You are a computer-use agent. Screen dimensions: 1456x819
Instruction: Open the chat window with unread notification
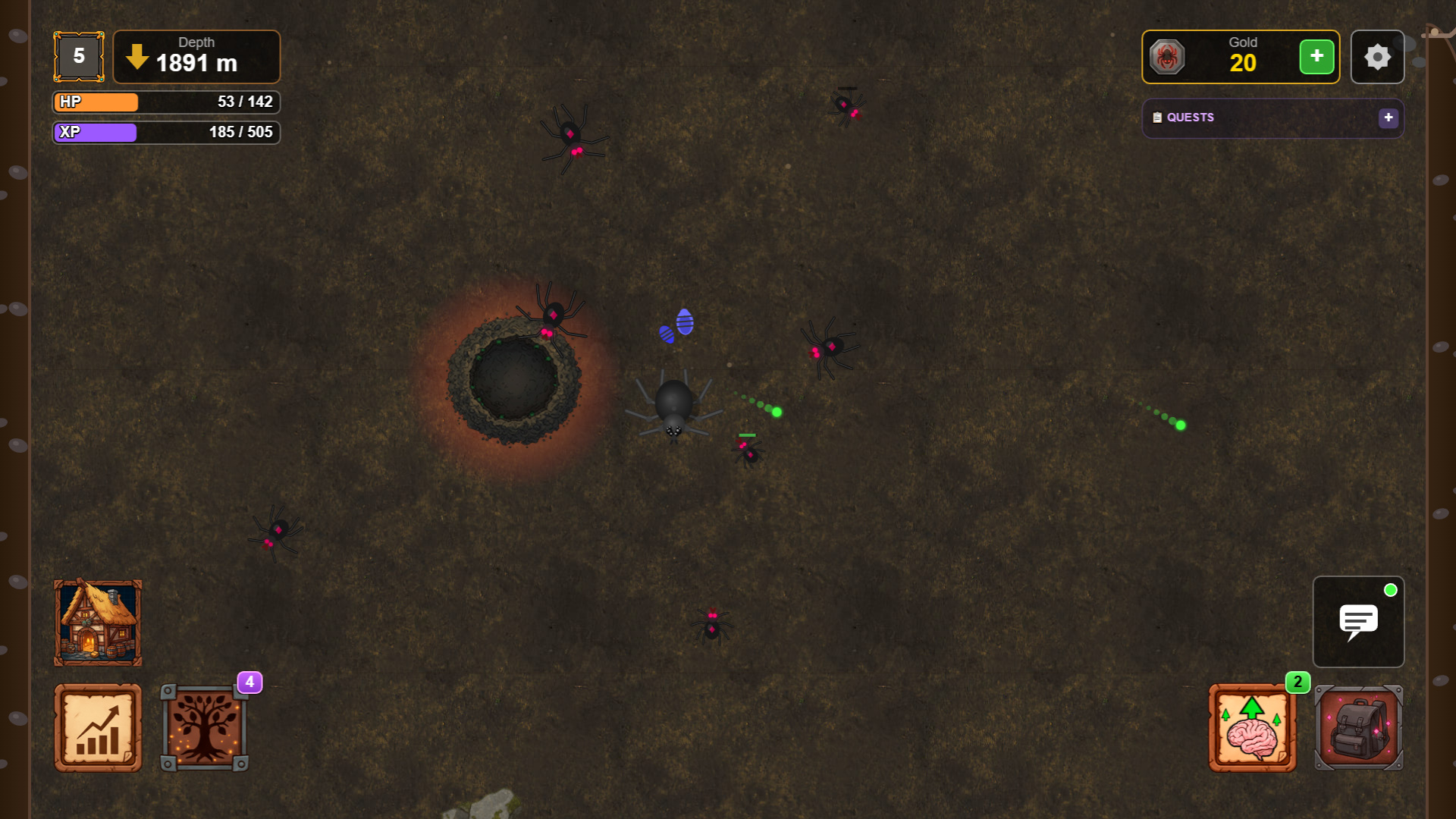click(1358, 622)
